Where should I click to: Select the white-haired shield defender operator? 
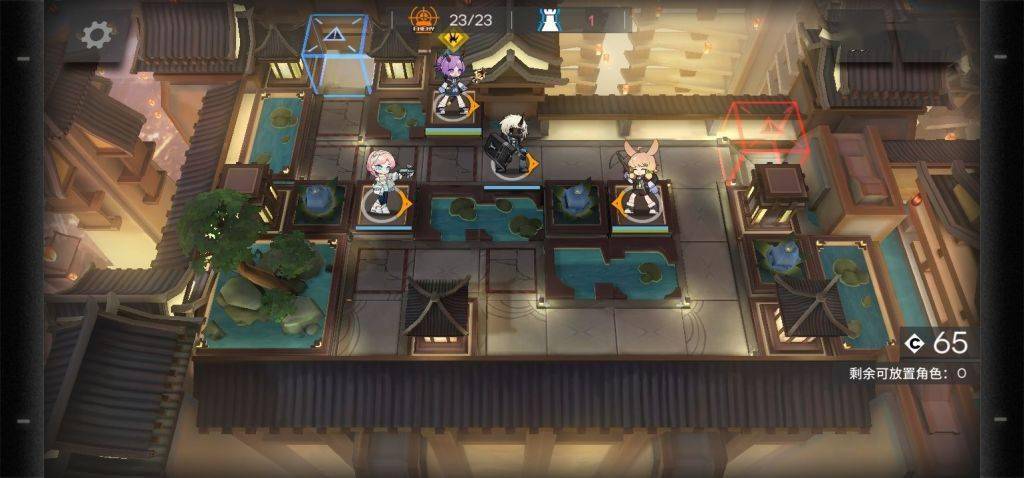tap(511, 145)
